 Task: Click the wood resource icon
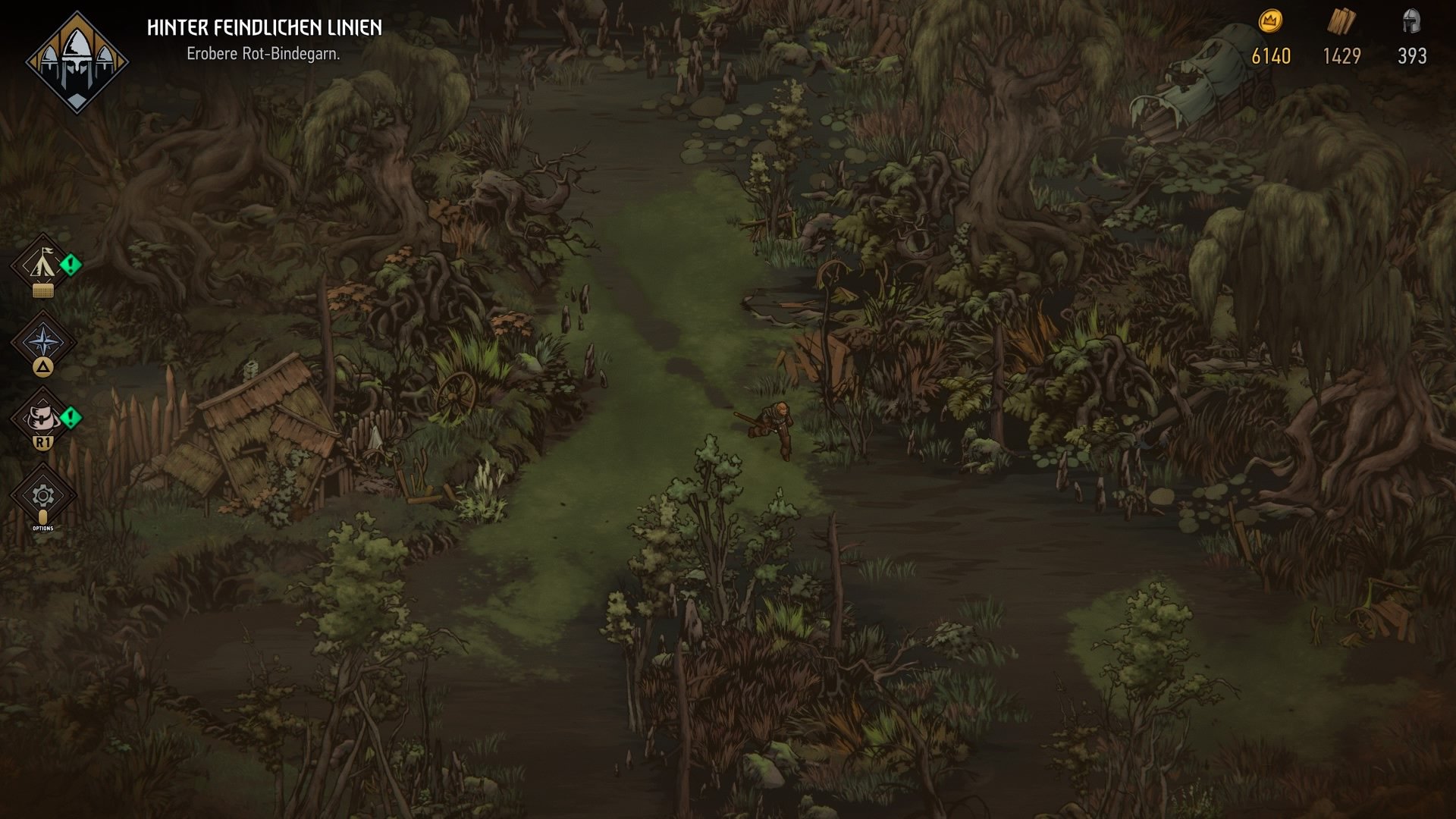click(1342, 21)
